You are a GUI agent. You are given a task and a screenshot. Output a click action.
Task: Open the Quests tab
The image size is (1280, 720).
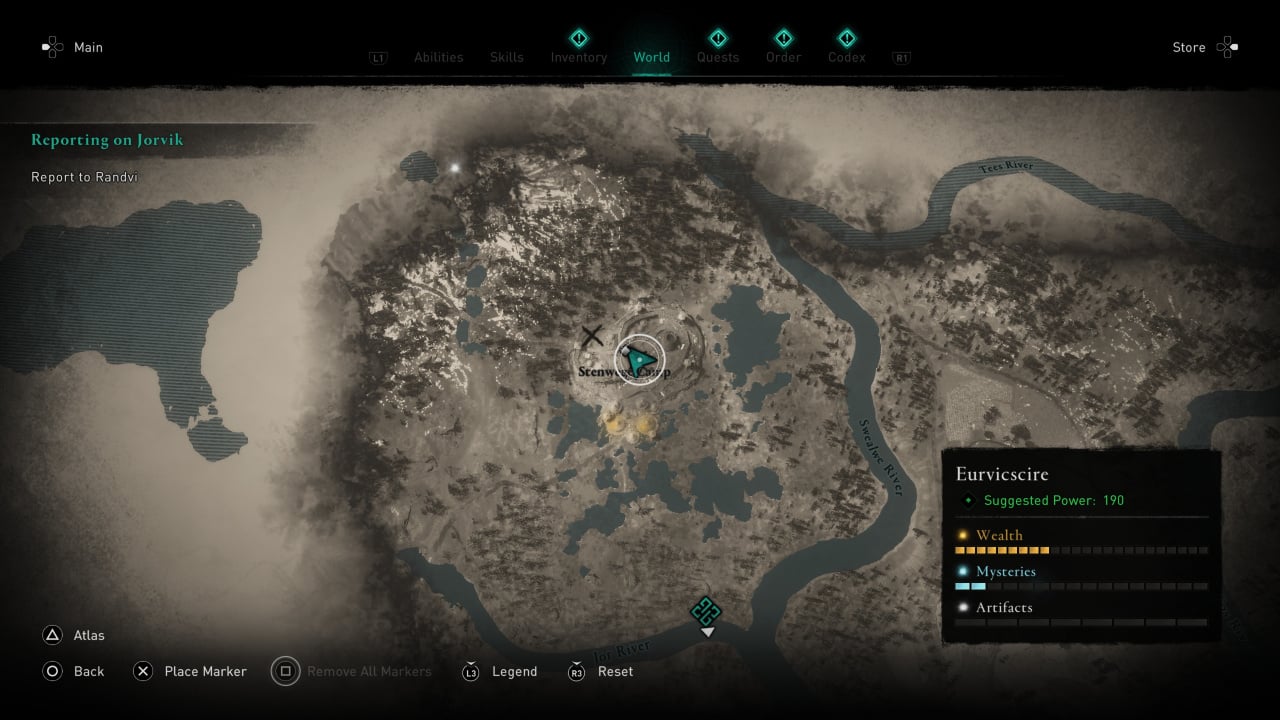717,57
